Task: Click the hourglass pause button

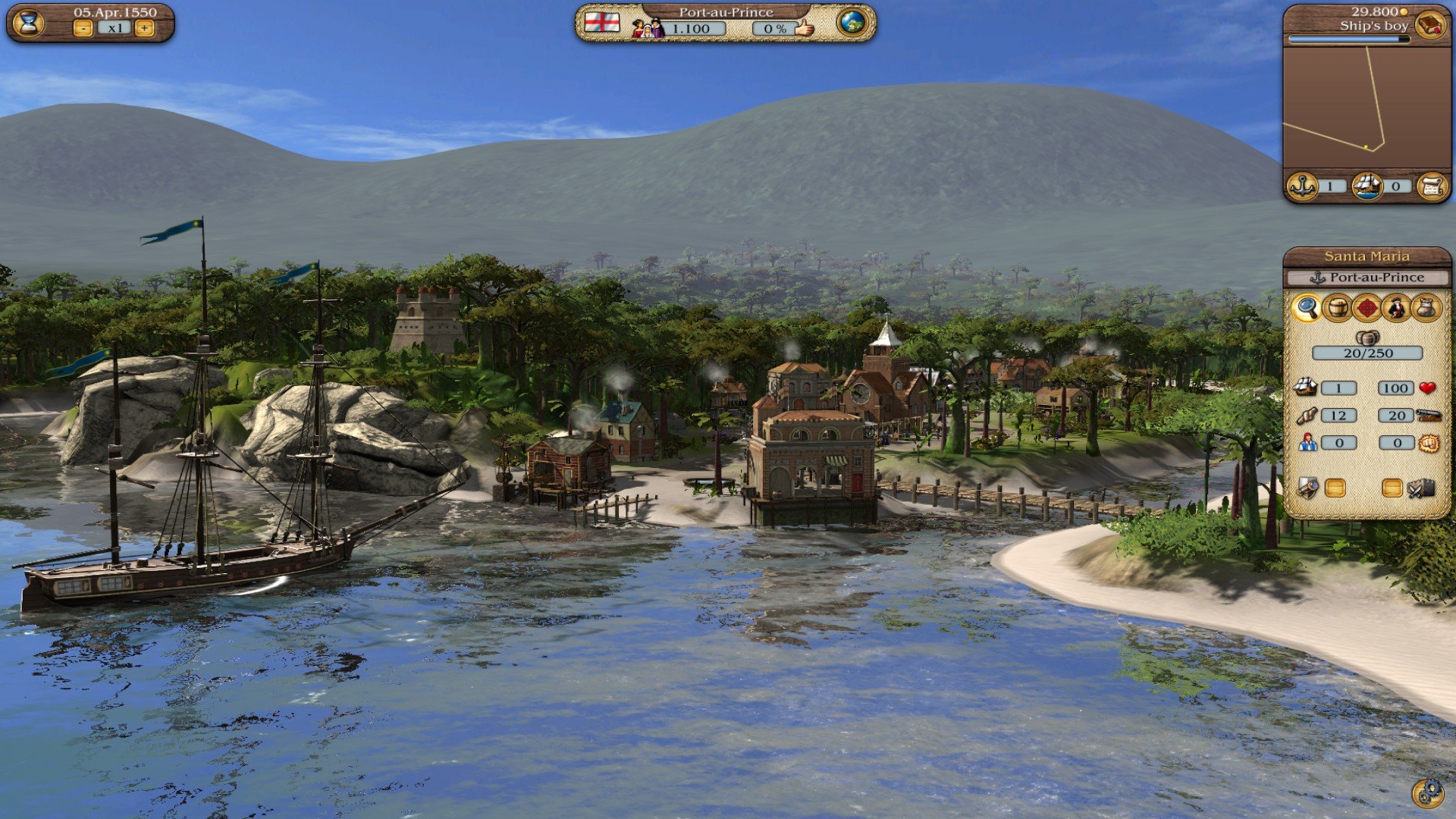Action: pyautogui.click(x=29, y=23)
